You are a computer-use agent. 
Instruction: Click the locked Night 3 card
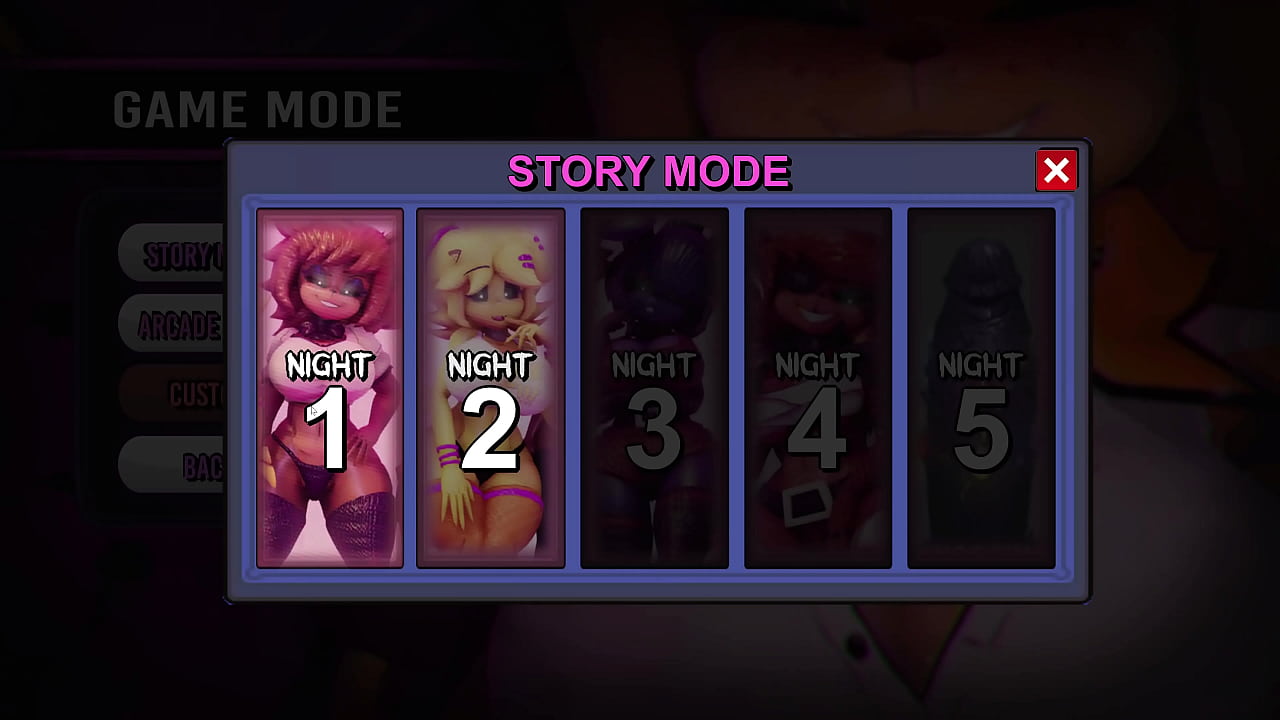pos(654,390)
